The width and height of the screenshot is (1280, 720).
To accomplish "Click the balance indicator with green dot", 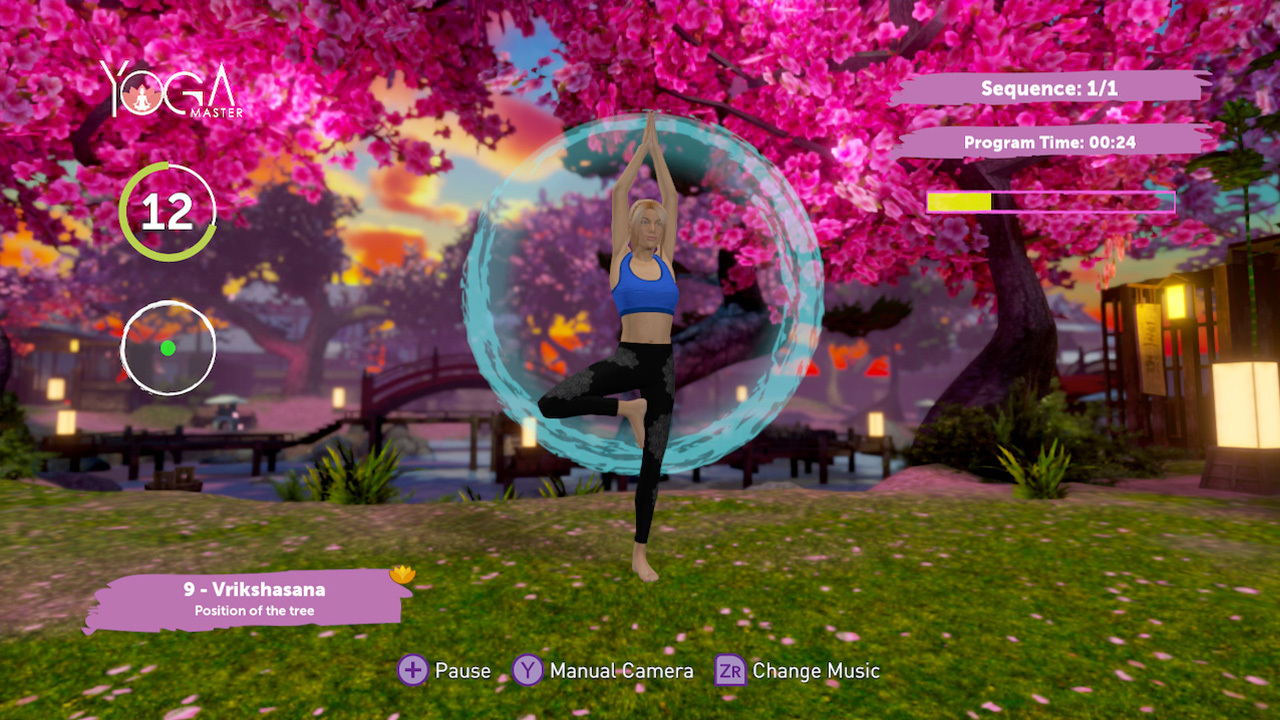I will click(x=168, y=347).
